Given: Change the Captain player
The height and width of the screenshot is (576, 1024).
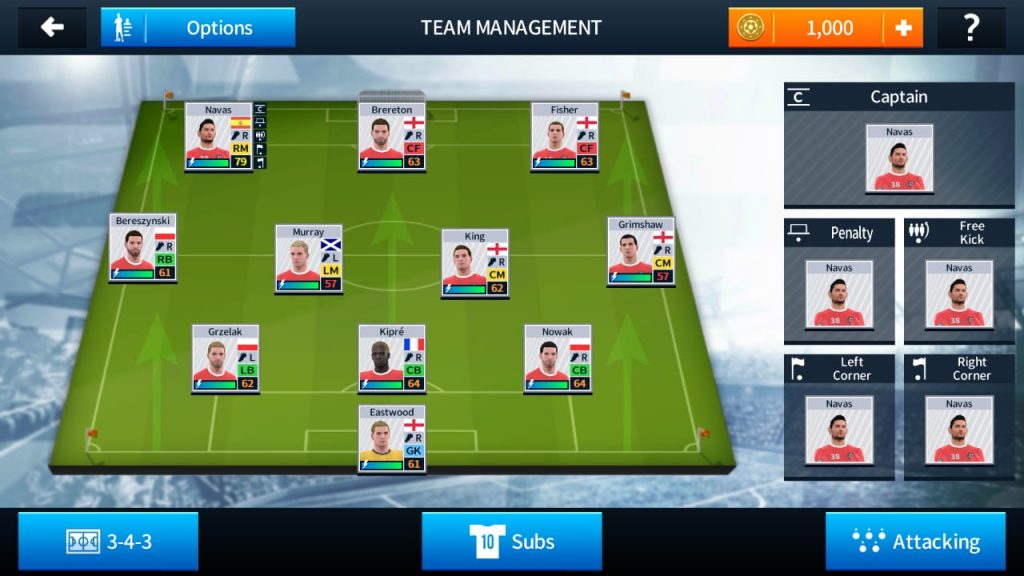Looking at the screenshot, I should point(899,158).
